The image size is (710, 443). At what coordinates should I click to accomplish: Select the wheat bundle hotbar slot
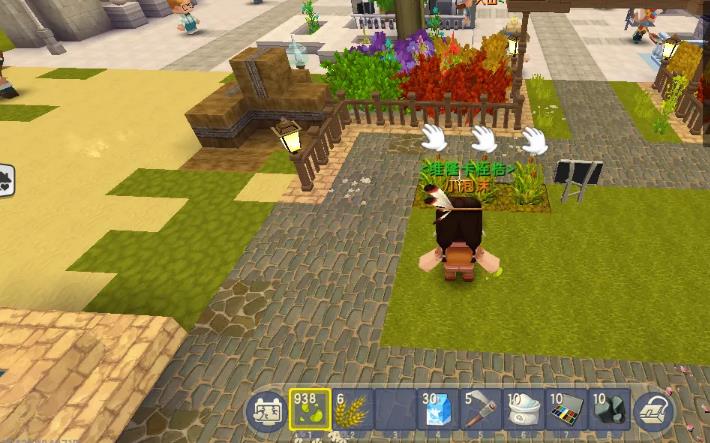[351, 410]
